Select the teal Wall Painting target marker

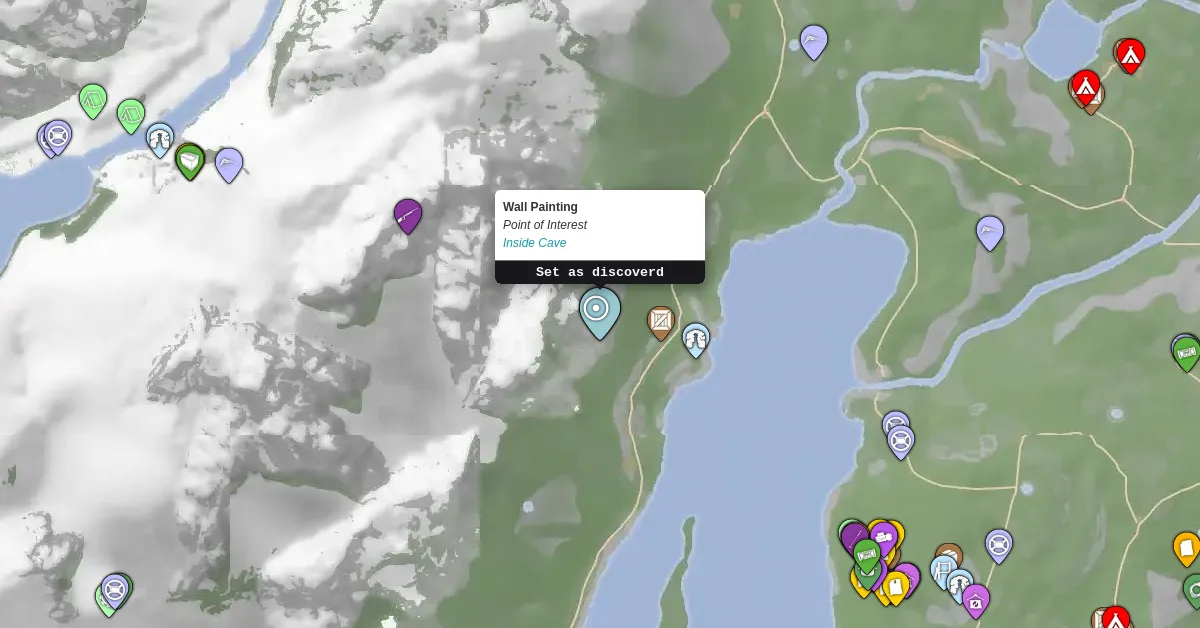pyautogui.click(x=599, y=310)
